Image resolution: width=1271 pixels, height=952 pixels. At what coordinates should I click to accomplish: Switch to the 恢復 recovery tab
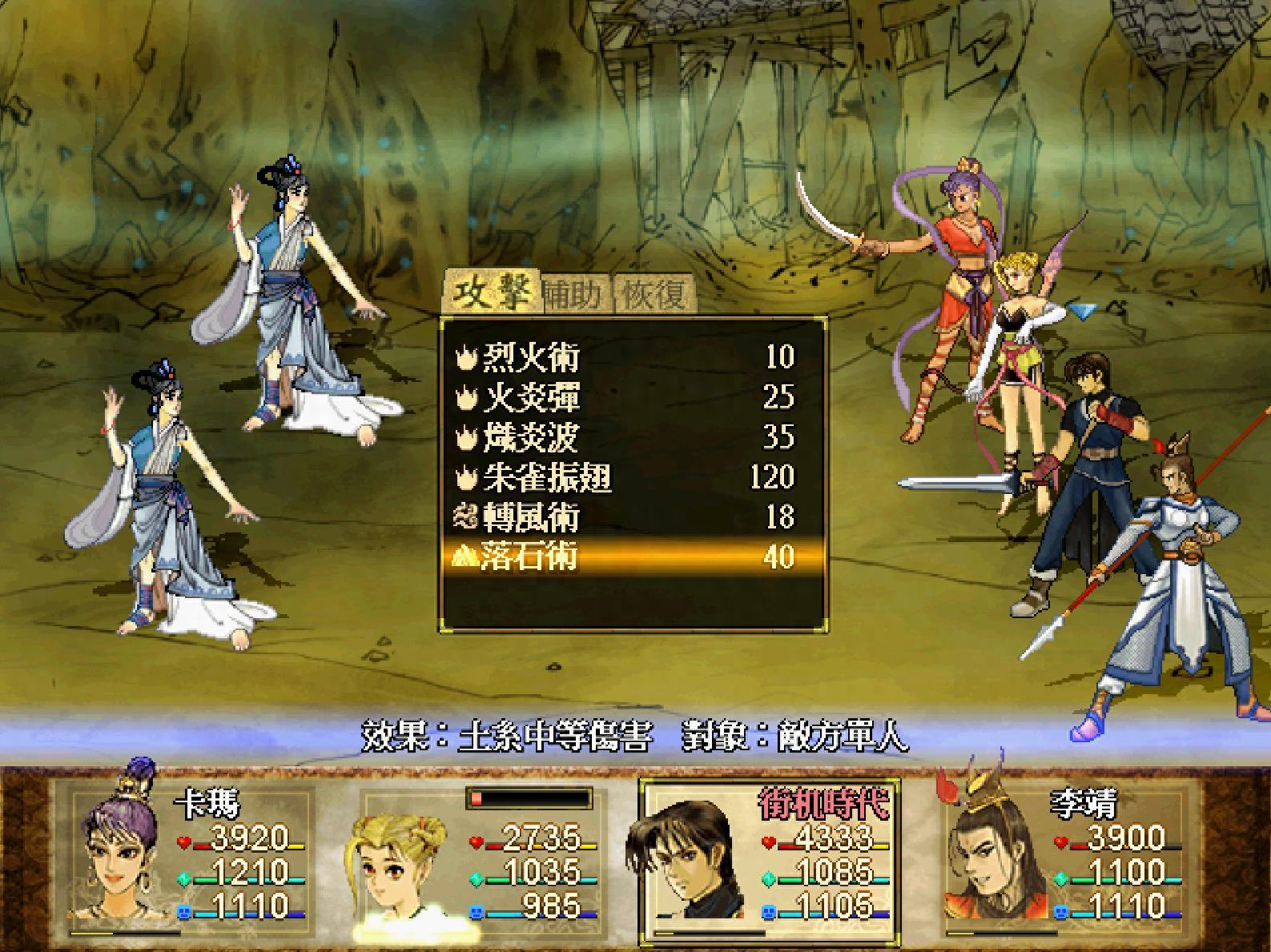coord(654,295)
